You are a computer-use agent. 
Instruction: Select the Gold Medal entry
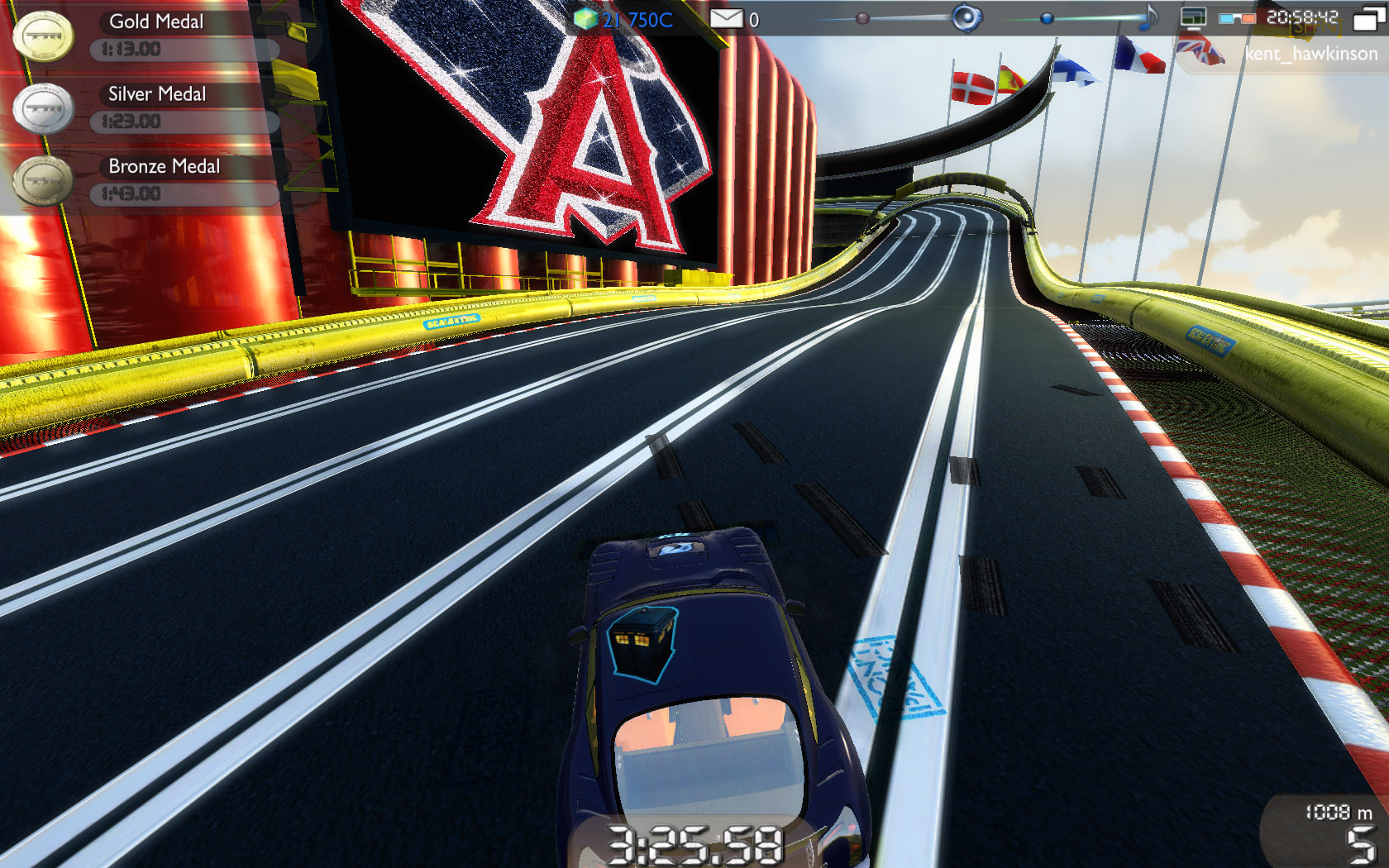click(x=155, y=22)
